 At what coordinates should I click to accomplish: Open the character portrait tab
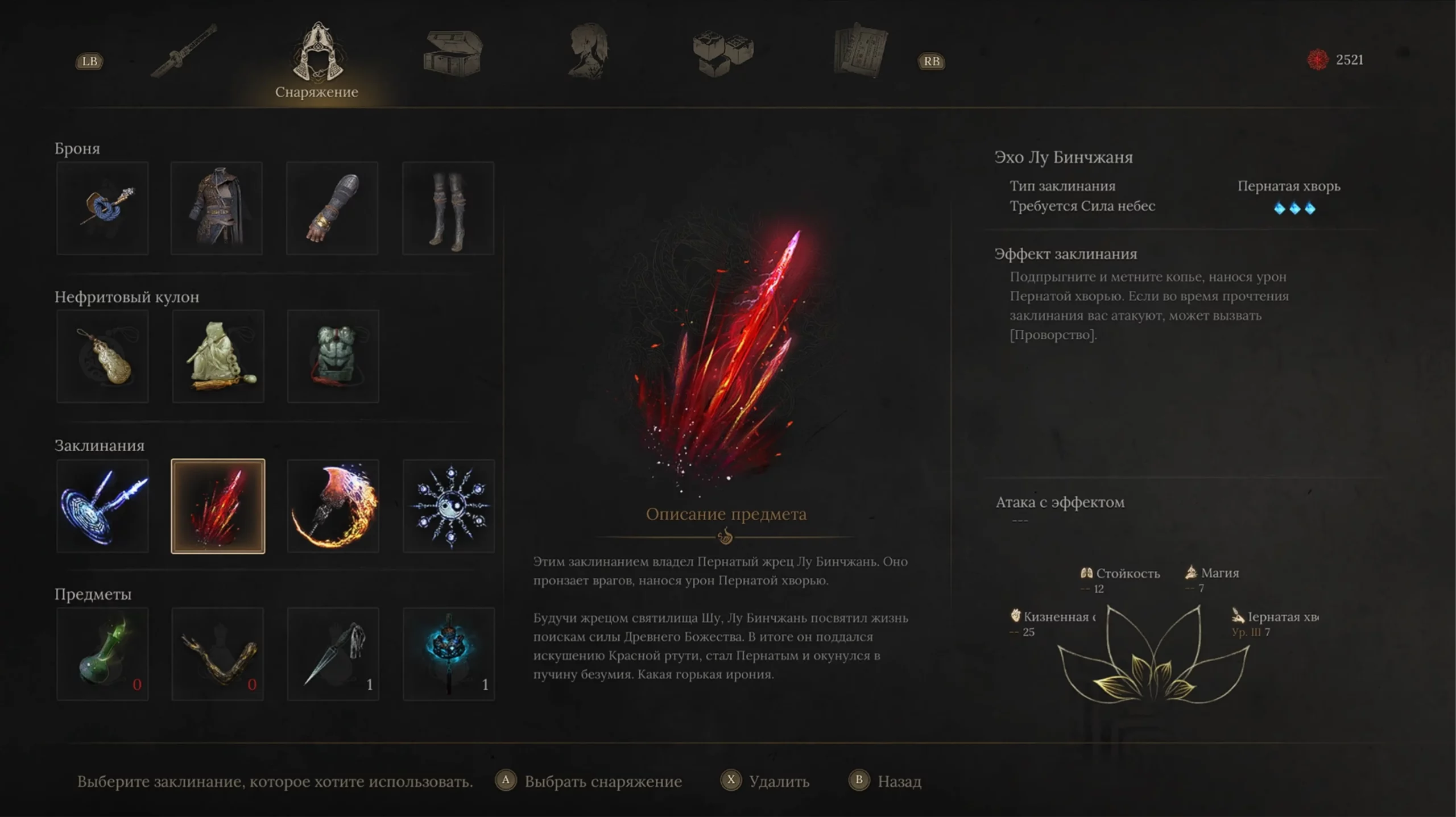tap(589, 51)
